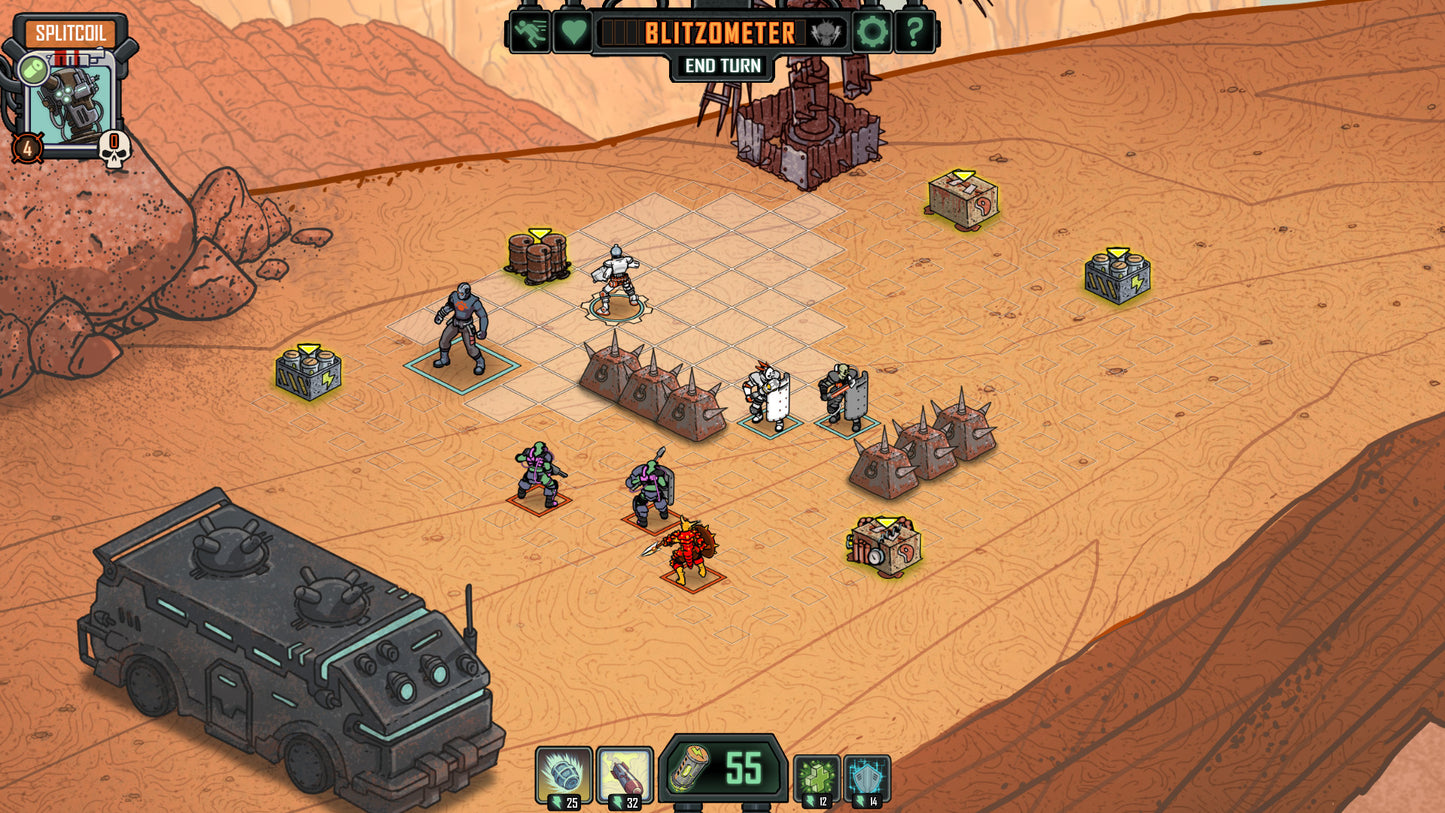The width and height of the screenshot is (1445, 813).
Task: Click the battery pickup on the left
Action: [307, 370]
